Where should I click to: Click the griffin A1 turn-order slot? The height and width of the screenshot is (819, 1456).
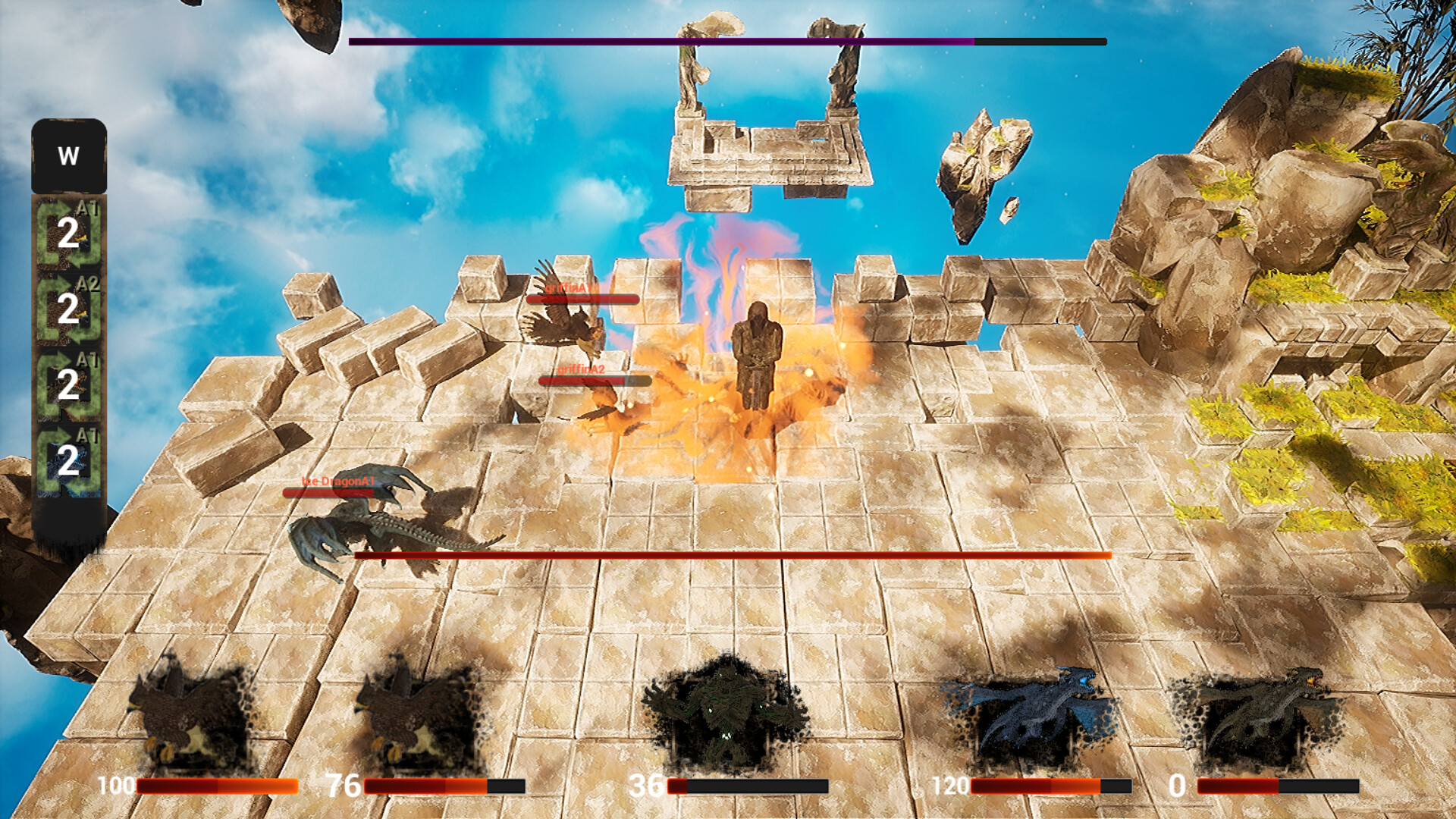point(69,233)
